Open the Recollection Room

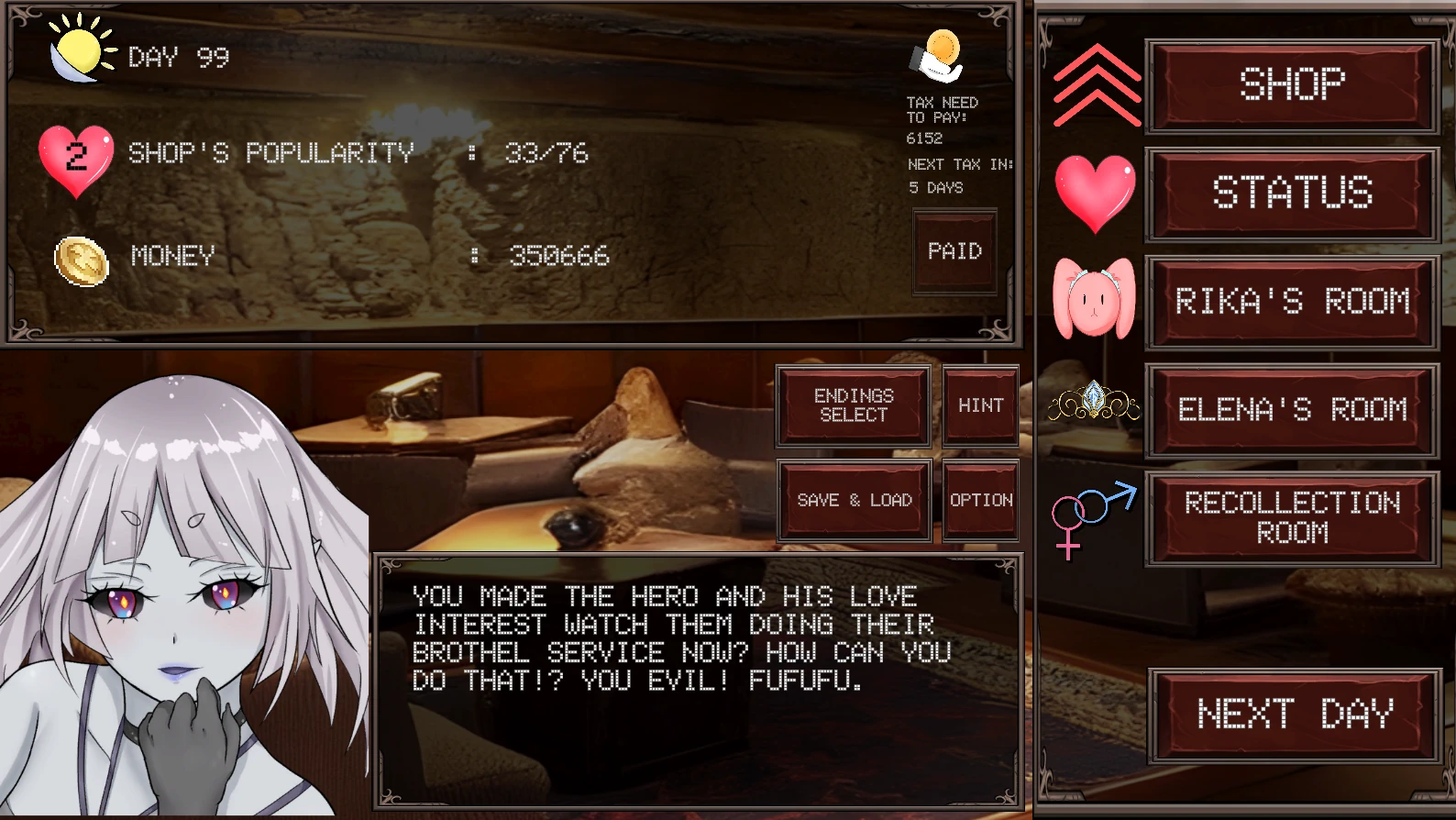tap(1292, 518)
